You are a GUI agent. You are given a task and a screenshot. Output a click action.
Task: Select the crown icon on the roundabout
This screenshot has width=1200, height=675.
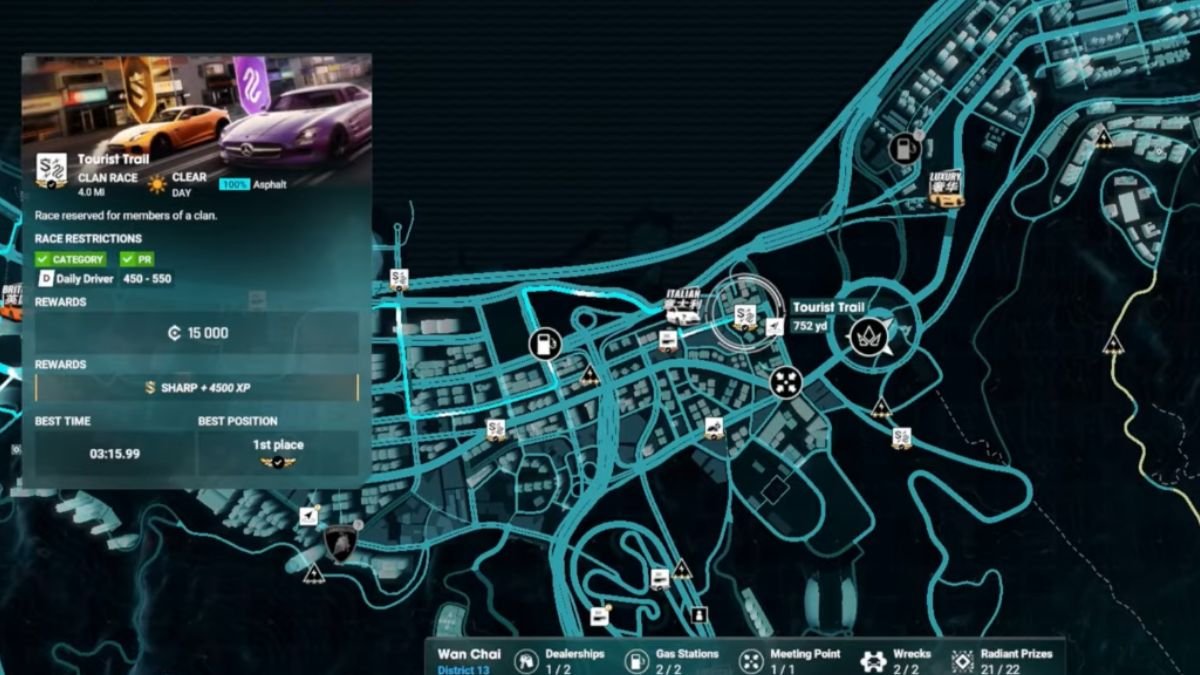(867, 337)
